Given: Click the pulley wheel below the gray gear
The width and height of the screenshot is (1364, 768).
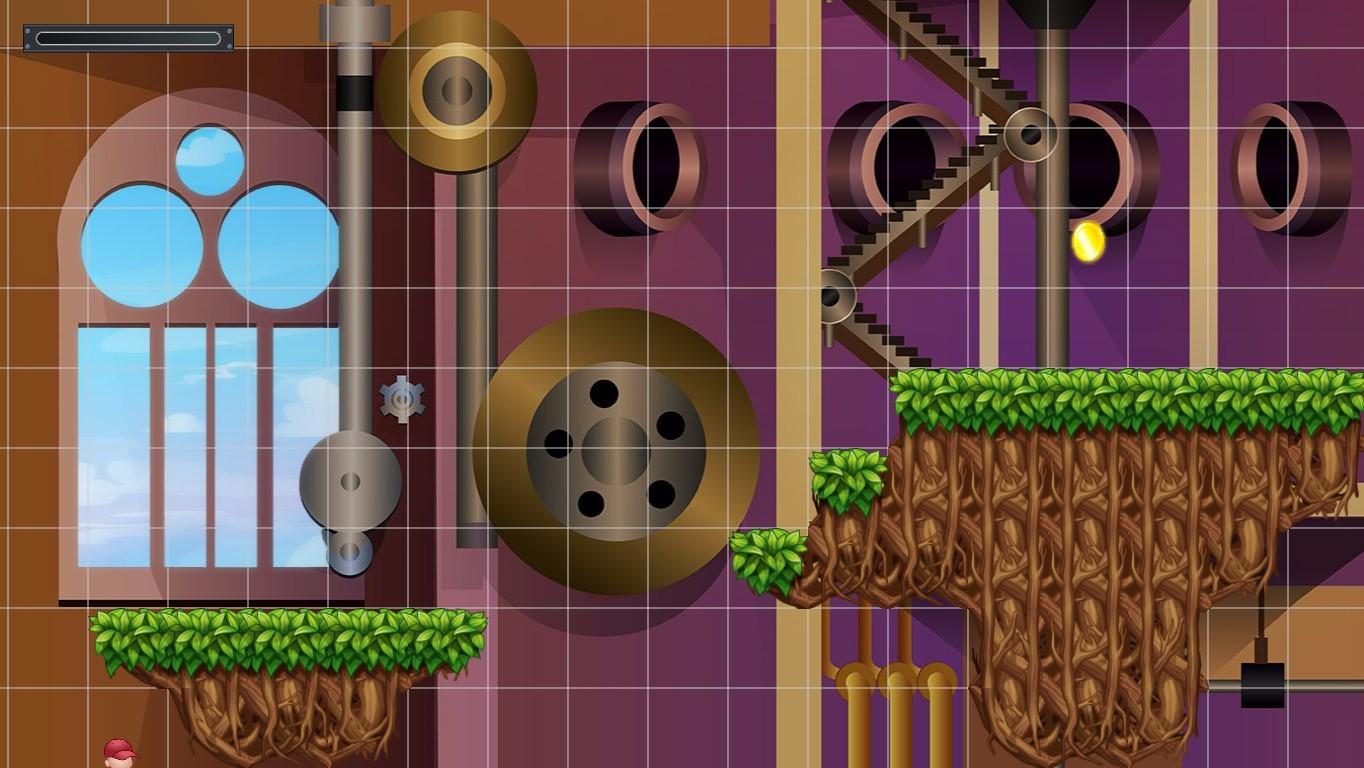Looking at the screenshot, I should (348, 483).
